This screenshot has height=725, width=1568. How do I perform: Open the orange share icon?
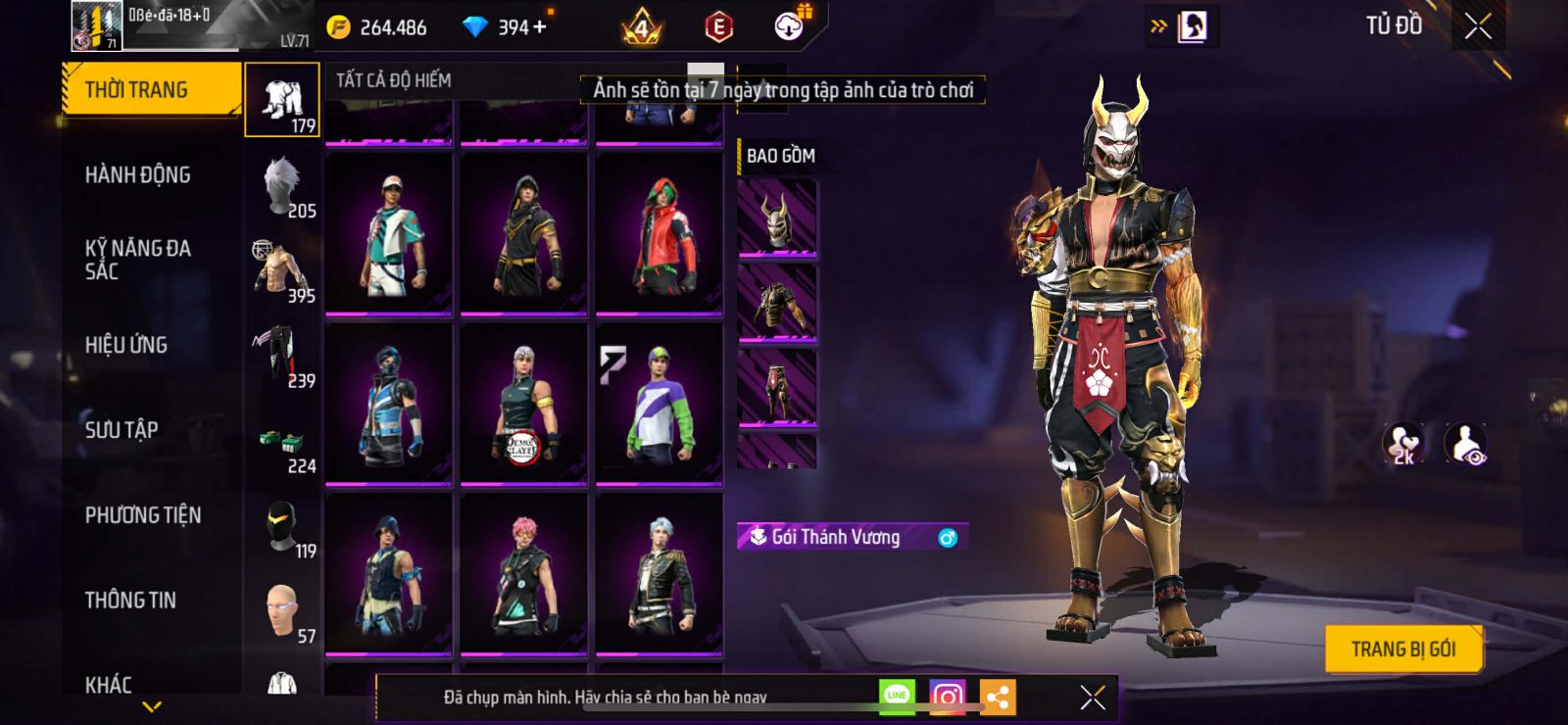pos(998,697)
